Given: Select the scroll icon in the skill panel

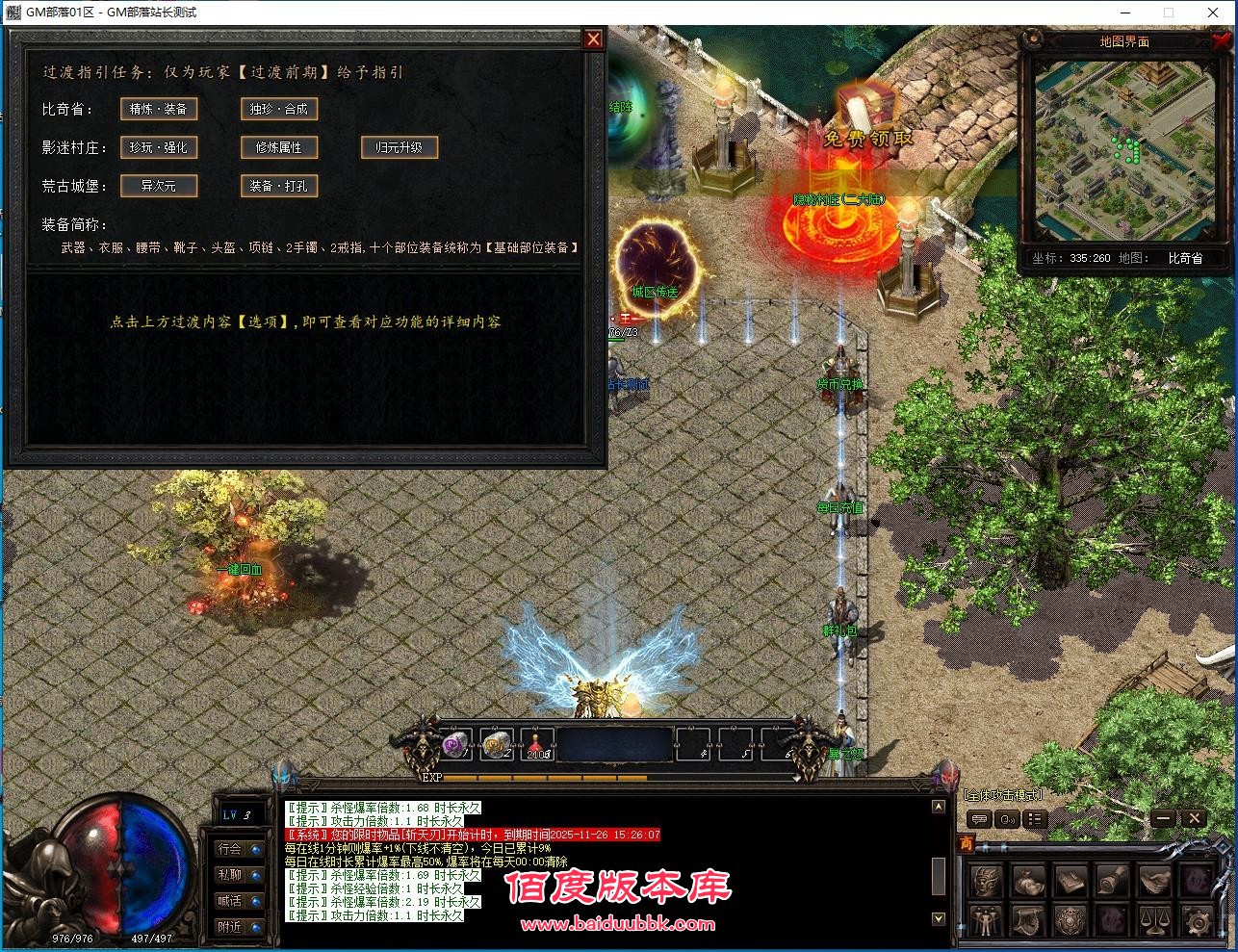Looking at the screenshot, I should click(x=1112, y=879).
